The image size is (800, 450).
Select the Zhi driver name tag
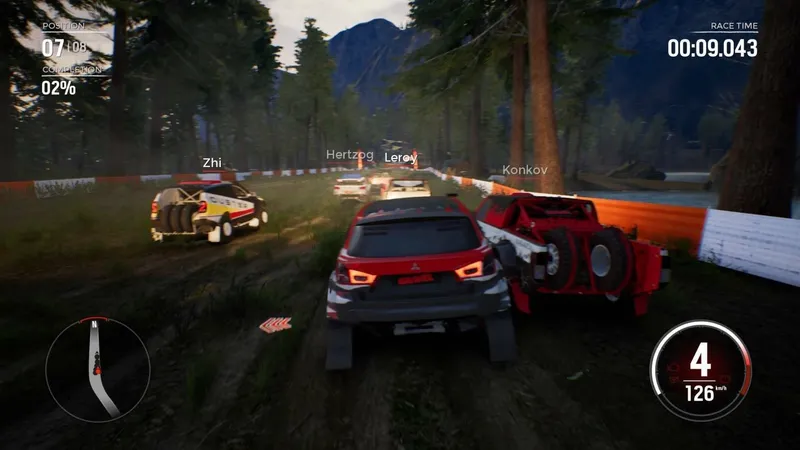tap(212, 162)
